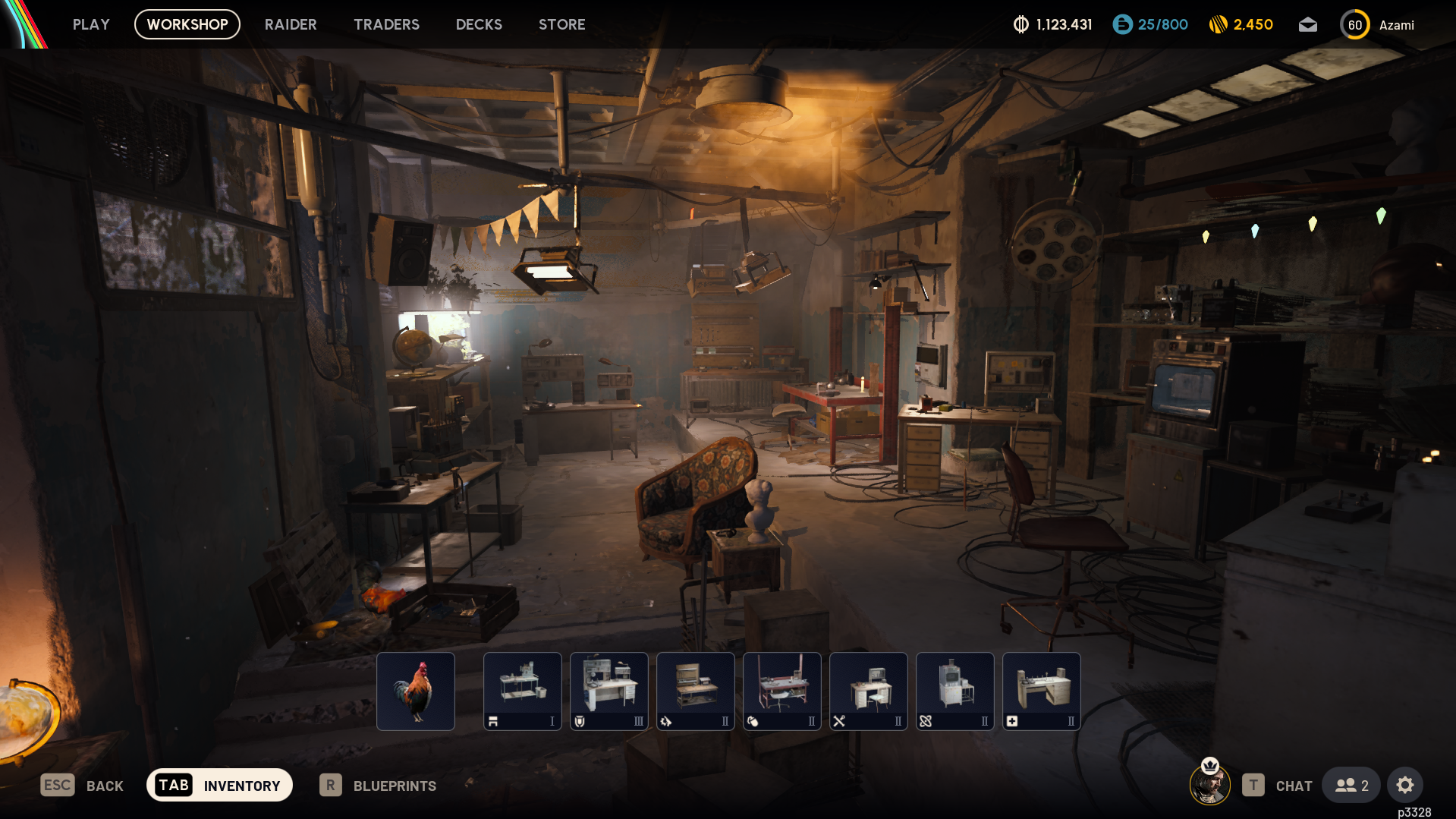Select Scrappy the rooster tile
This screenshot has height=819, width=1456.
[x=416, y=691]
